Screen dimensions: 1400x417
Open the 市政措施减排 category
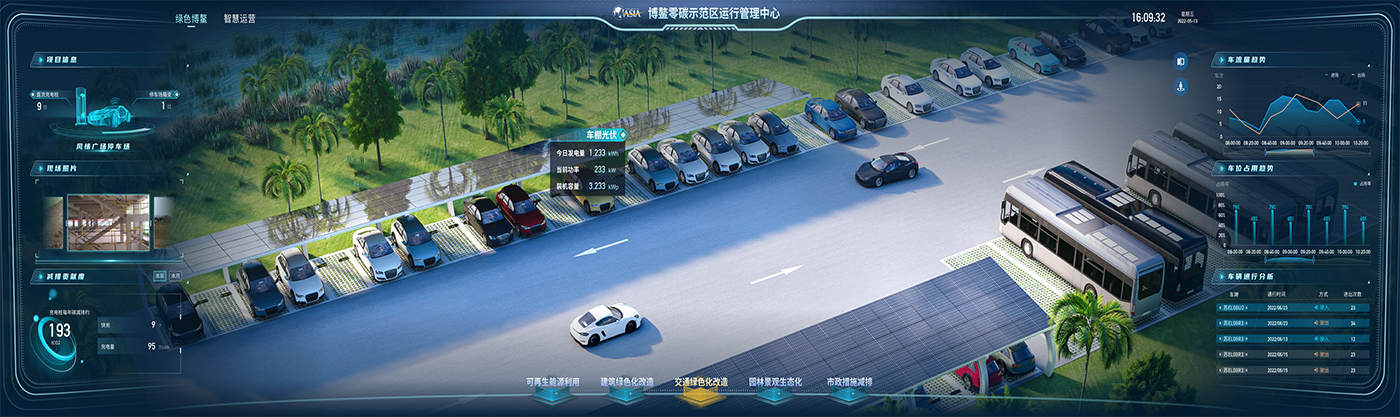click(x=849, y=382)
